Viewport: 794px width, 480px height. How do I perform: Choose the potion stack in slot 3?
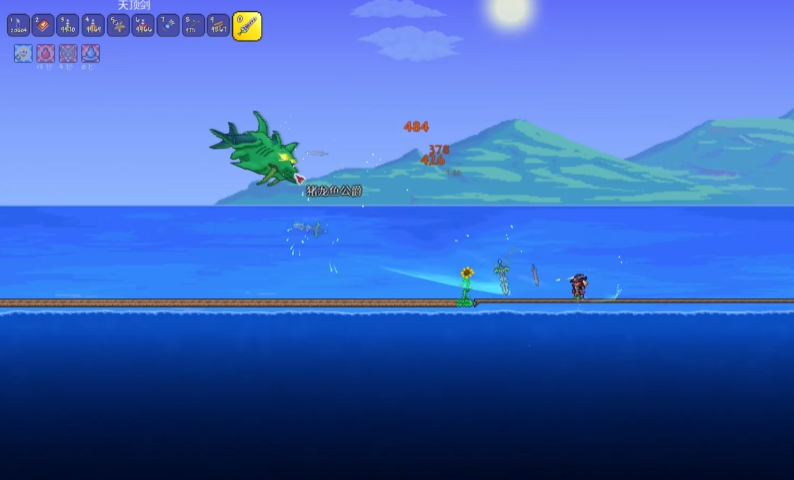[x=68, y=25]
